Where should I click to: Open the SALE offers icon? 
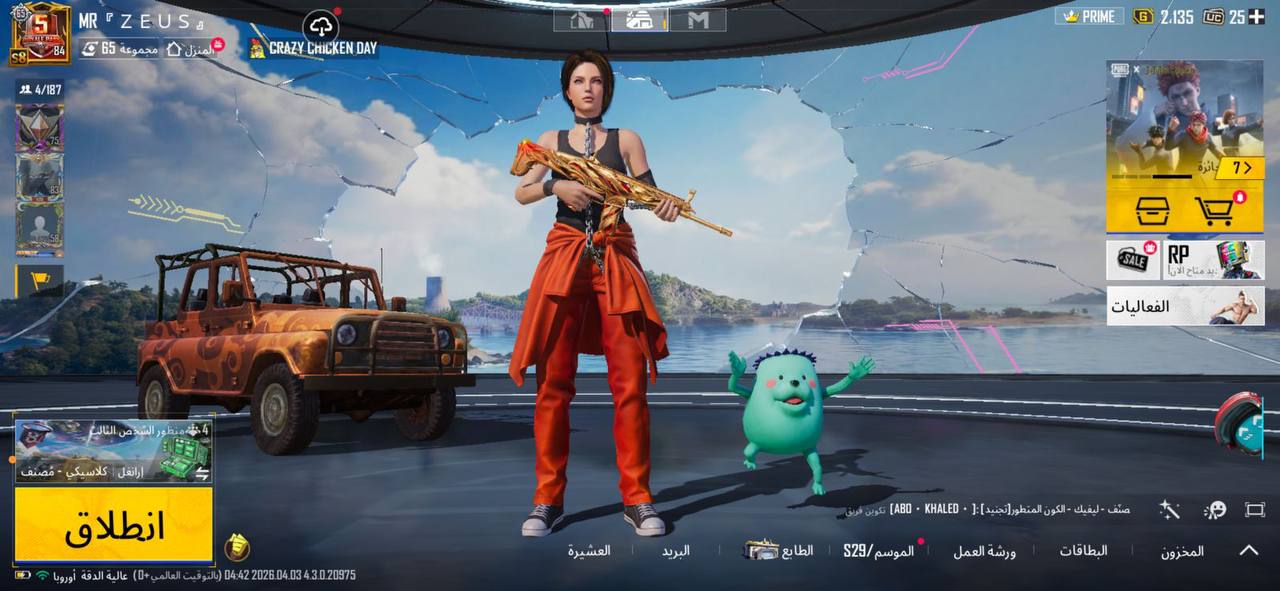[x=1133, y=260]
